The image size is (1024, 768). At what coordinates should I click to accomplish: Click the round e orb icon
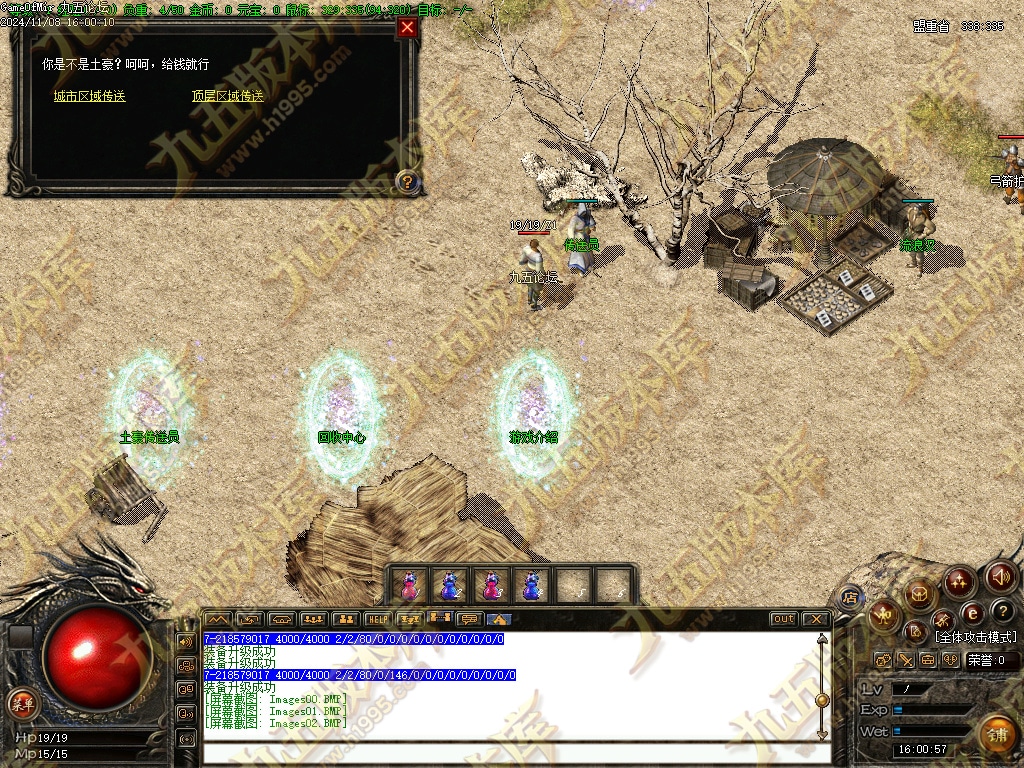[972, 612]
